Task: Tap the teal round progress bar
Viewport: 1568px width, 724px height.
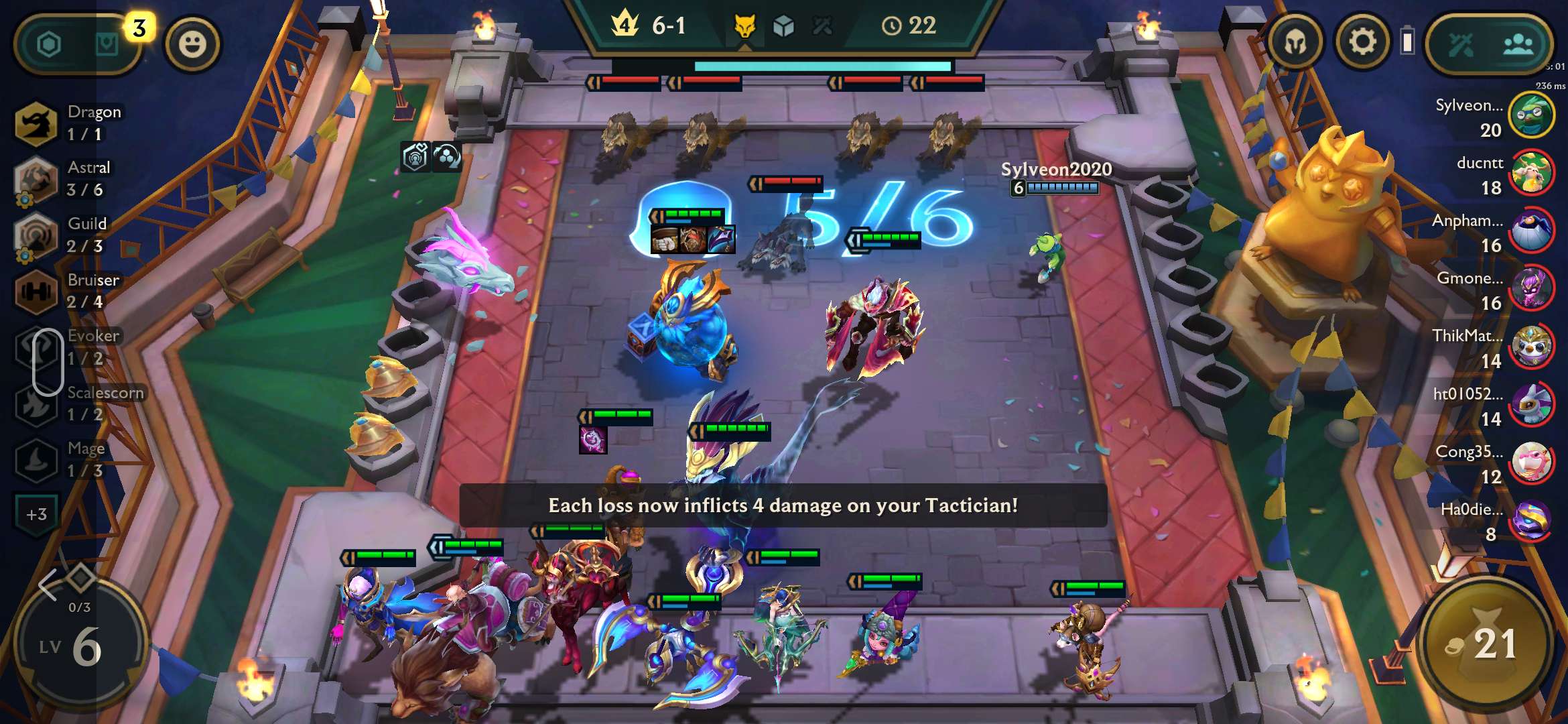Action: [823, 67]
